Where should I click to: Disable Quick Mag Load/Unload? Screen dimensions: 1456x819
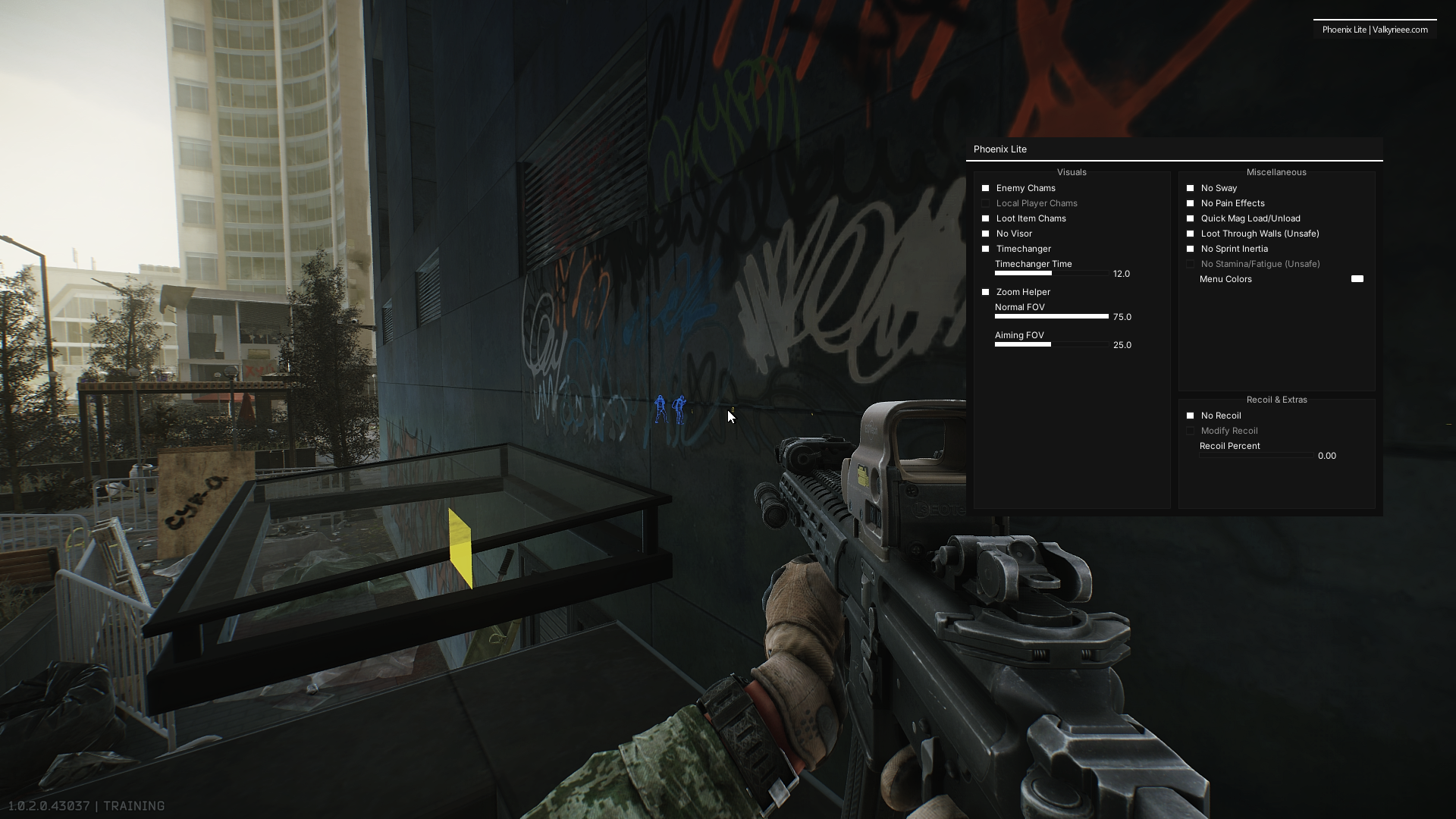(x=1191, y=218)
